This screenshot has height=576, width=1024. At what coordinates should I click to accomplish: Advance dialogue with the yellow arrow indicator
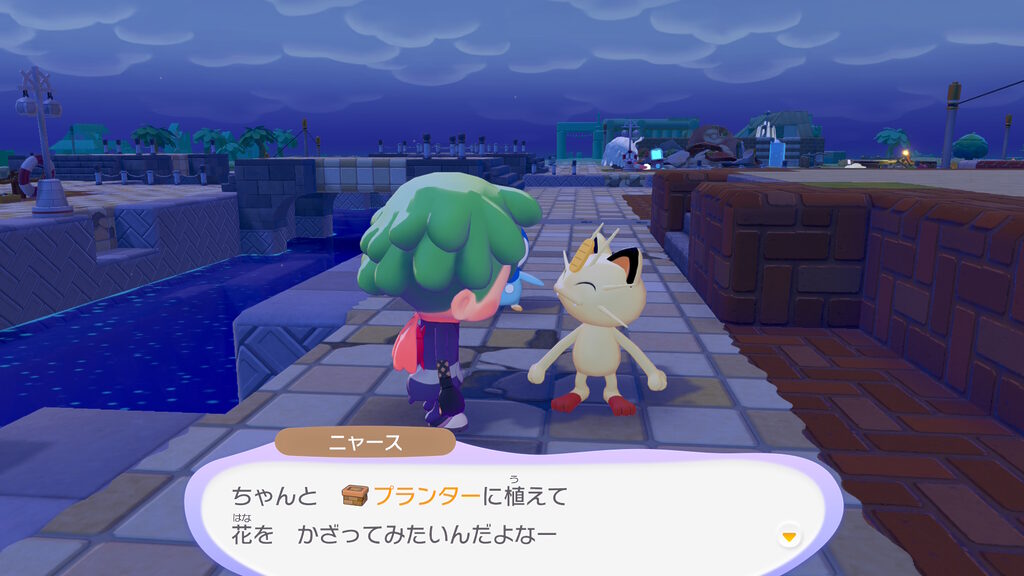789,537
